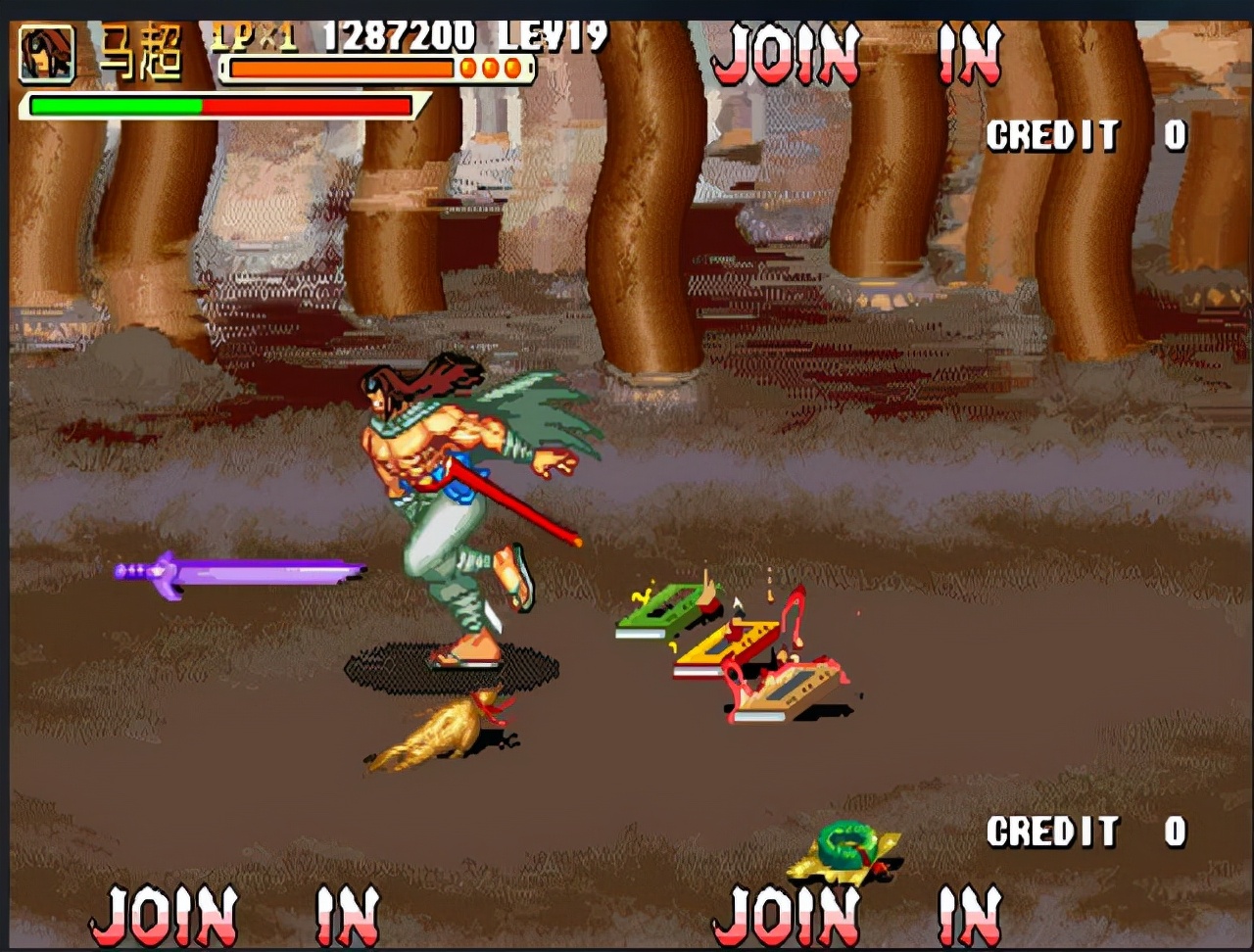1254x952 pixels.
Task: Click Ma Chao's character portrait
Action: click(46, 53)
